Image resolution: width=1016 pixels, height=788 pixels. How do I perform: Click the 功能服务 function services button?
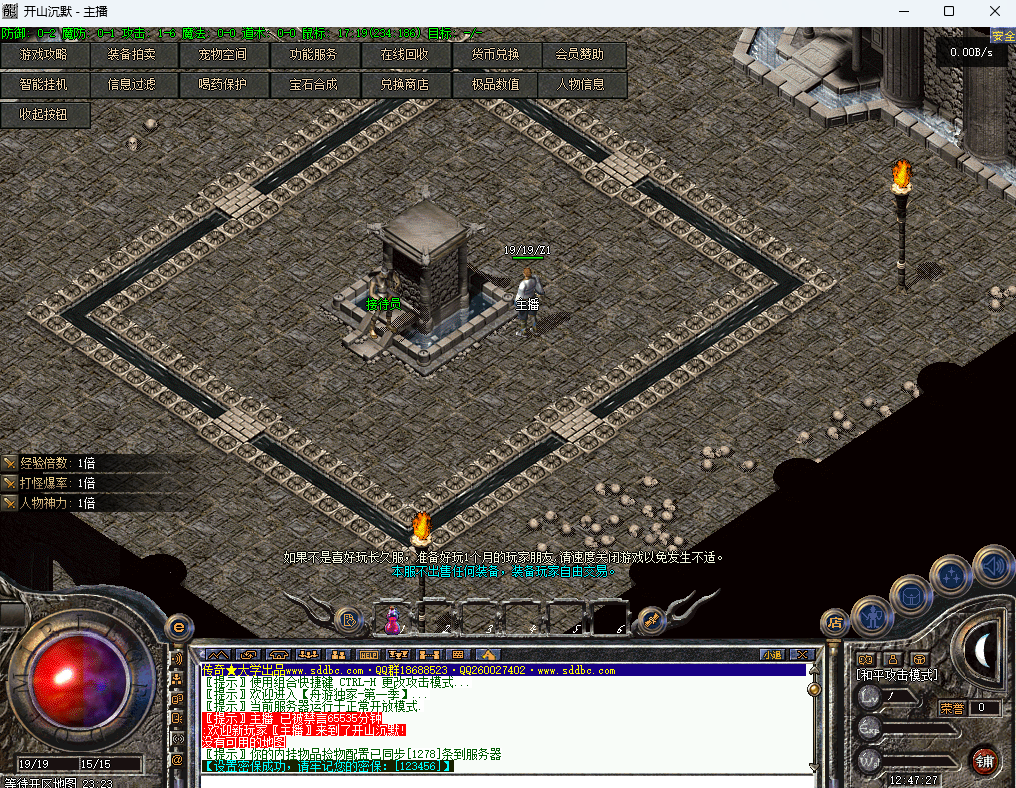coord(314,55)
